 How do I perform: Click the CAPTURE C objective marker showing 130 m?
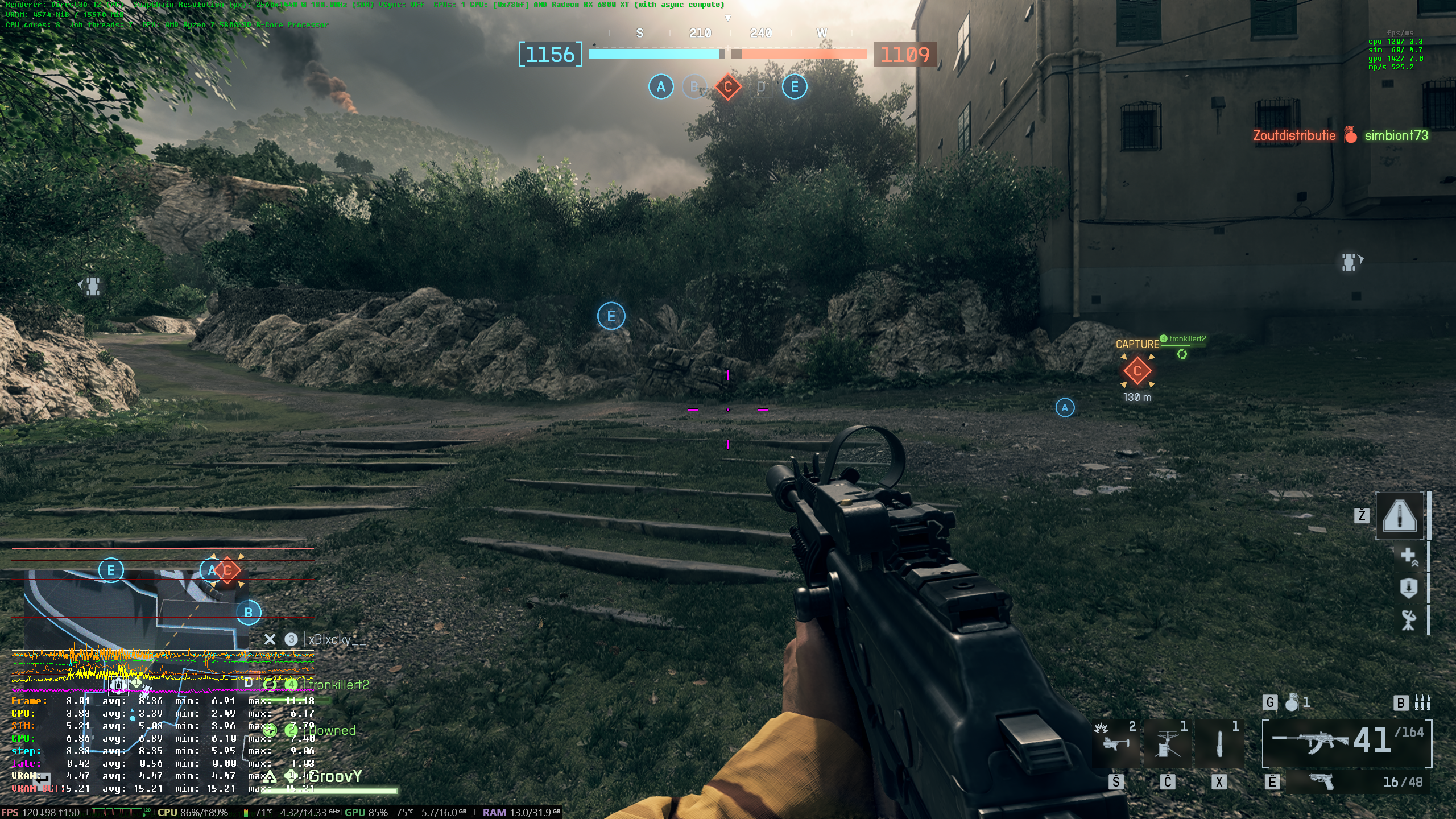[1137, 371]
